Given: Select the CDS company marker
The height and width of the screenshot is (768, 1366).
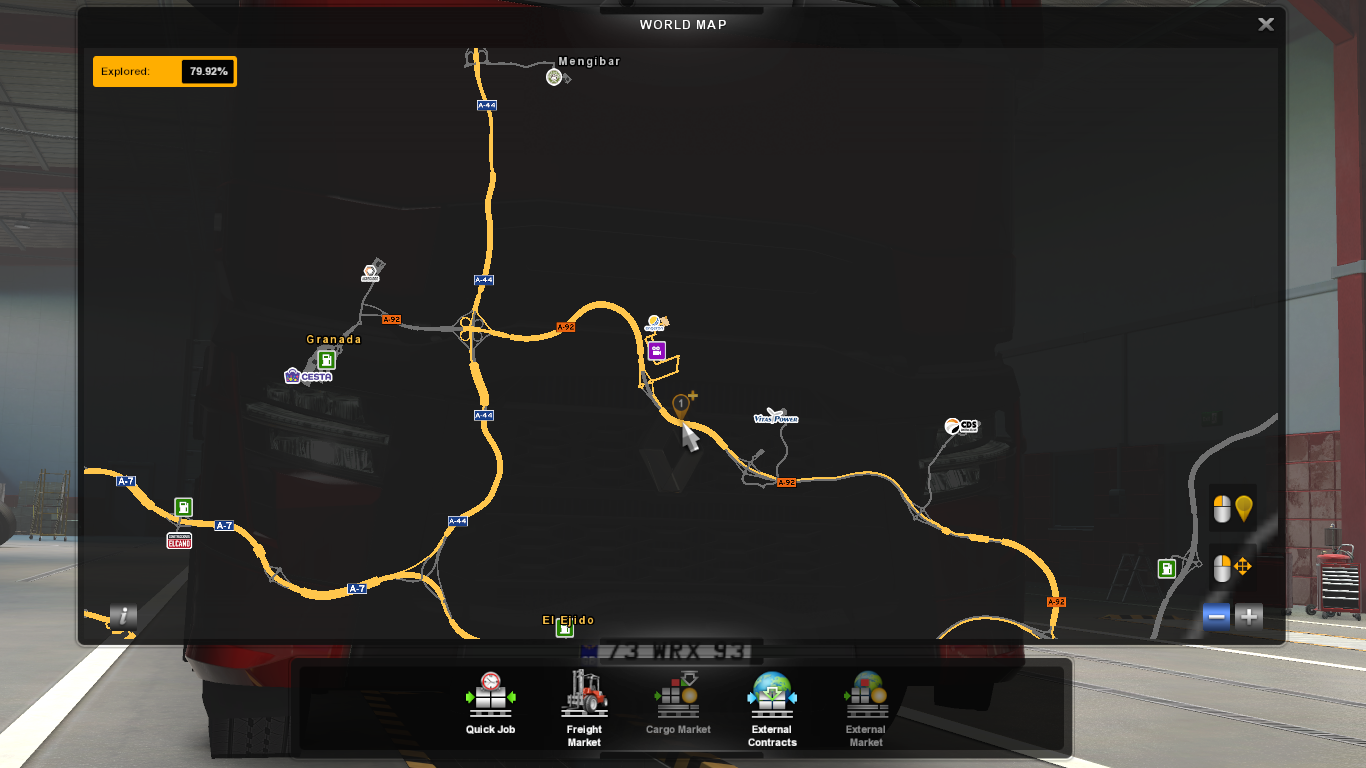Looking at the screenshot, I should (x=961, y=426).
